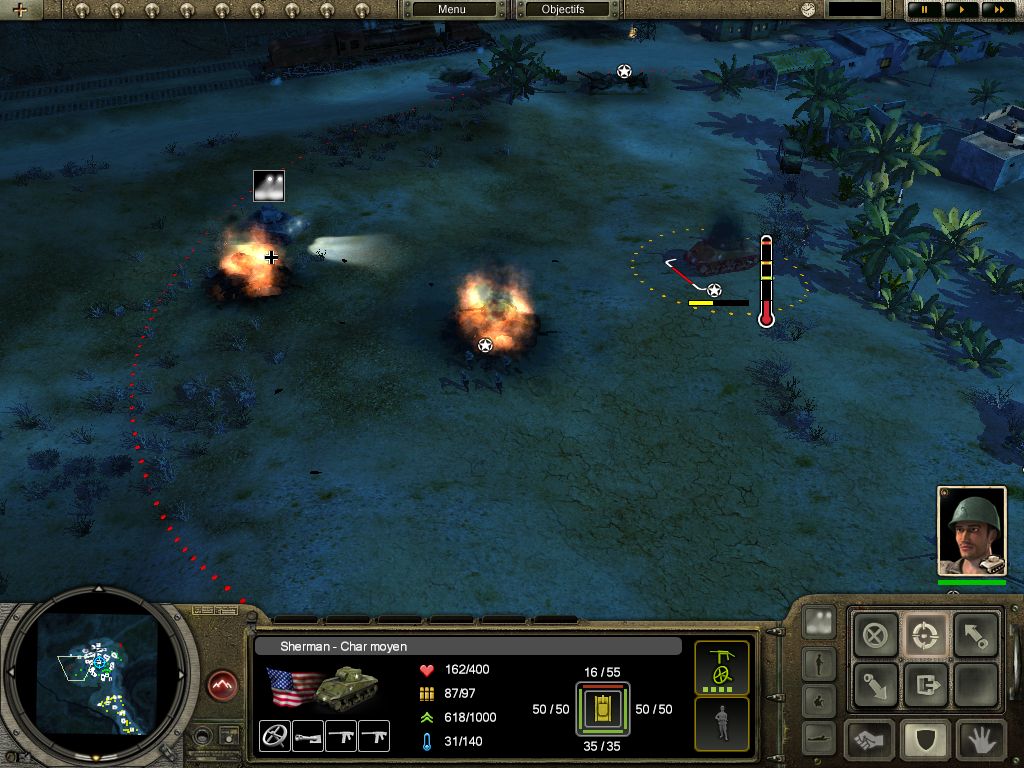Select the steering wheel driver slot
The height and width of the screenshot is (768, 1024).
274,736
